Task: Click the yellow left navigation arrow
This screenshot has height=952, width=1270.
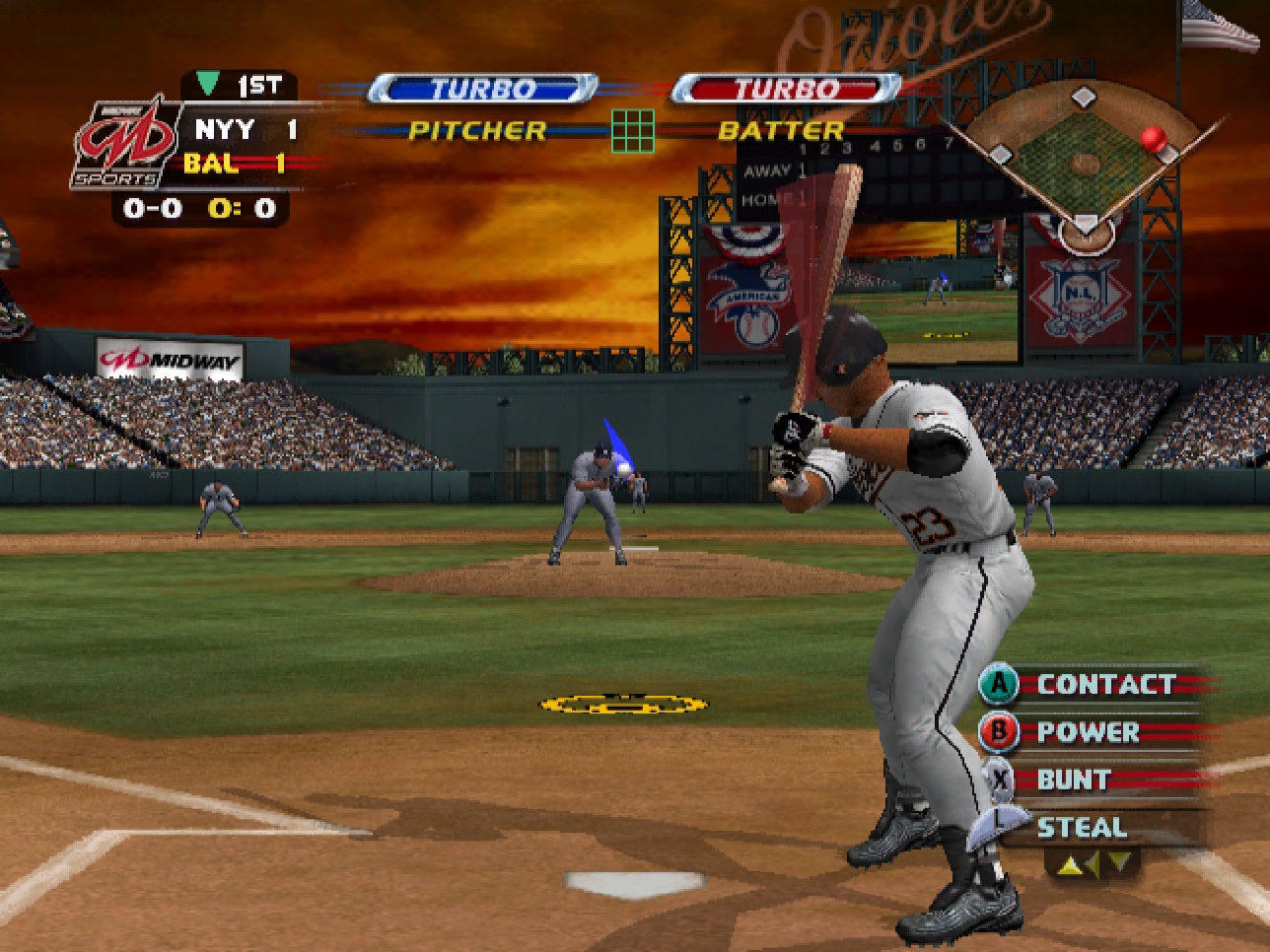Action: [x=1093, y=863]
